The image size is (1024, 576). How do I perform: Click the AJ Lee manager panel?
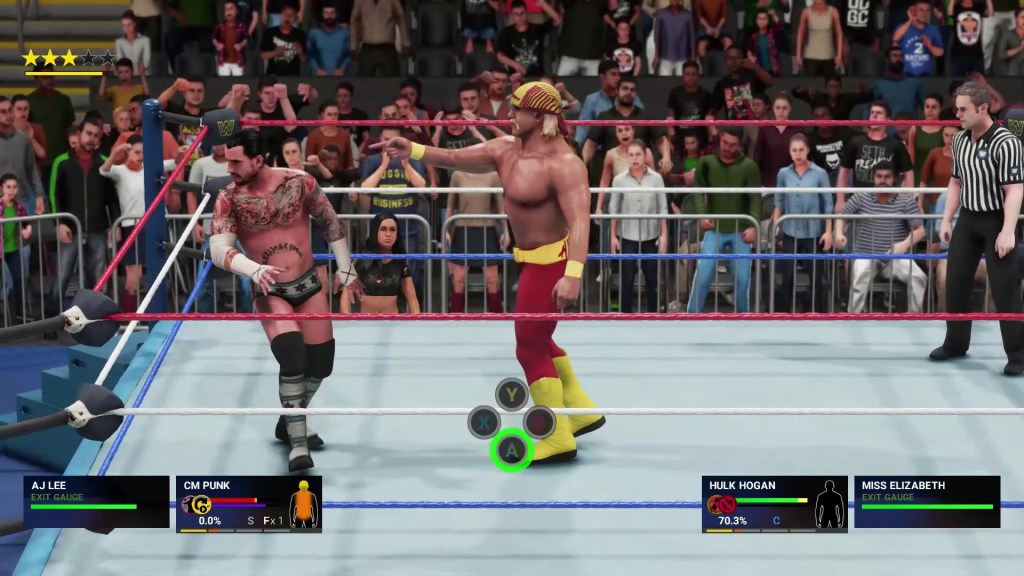pos(96,501)
